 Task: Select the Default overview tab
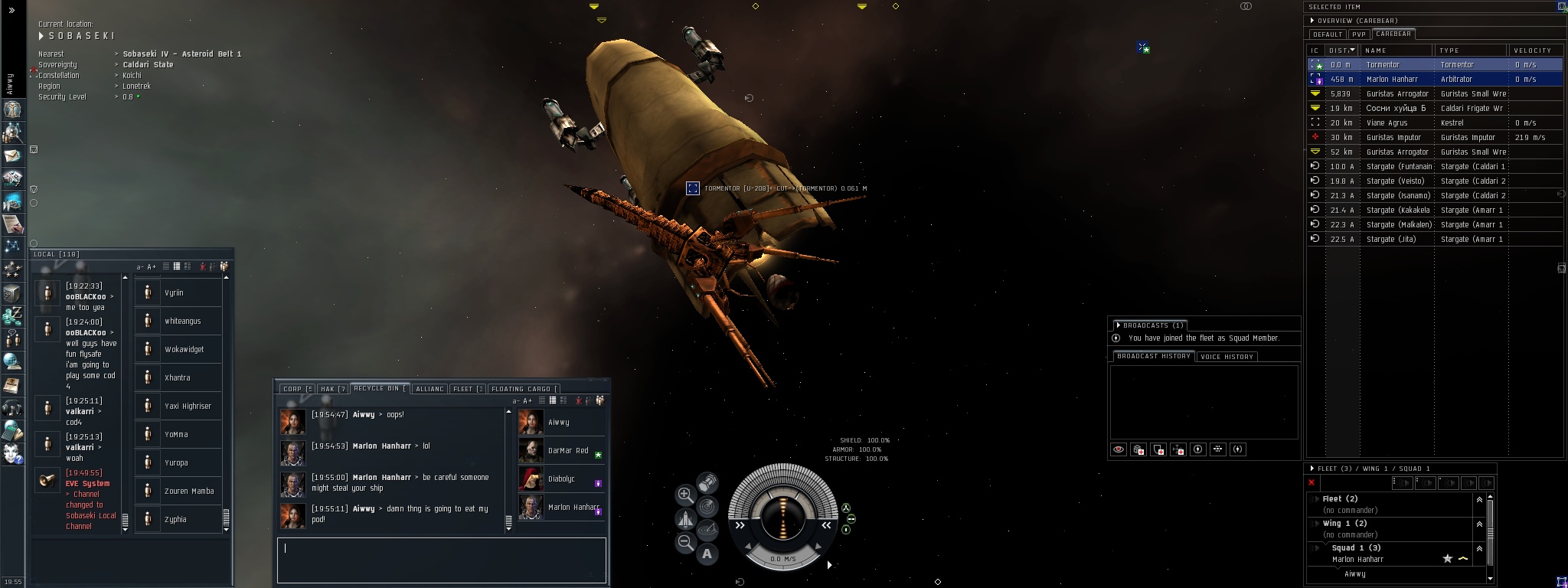tap(1328, 34)
